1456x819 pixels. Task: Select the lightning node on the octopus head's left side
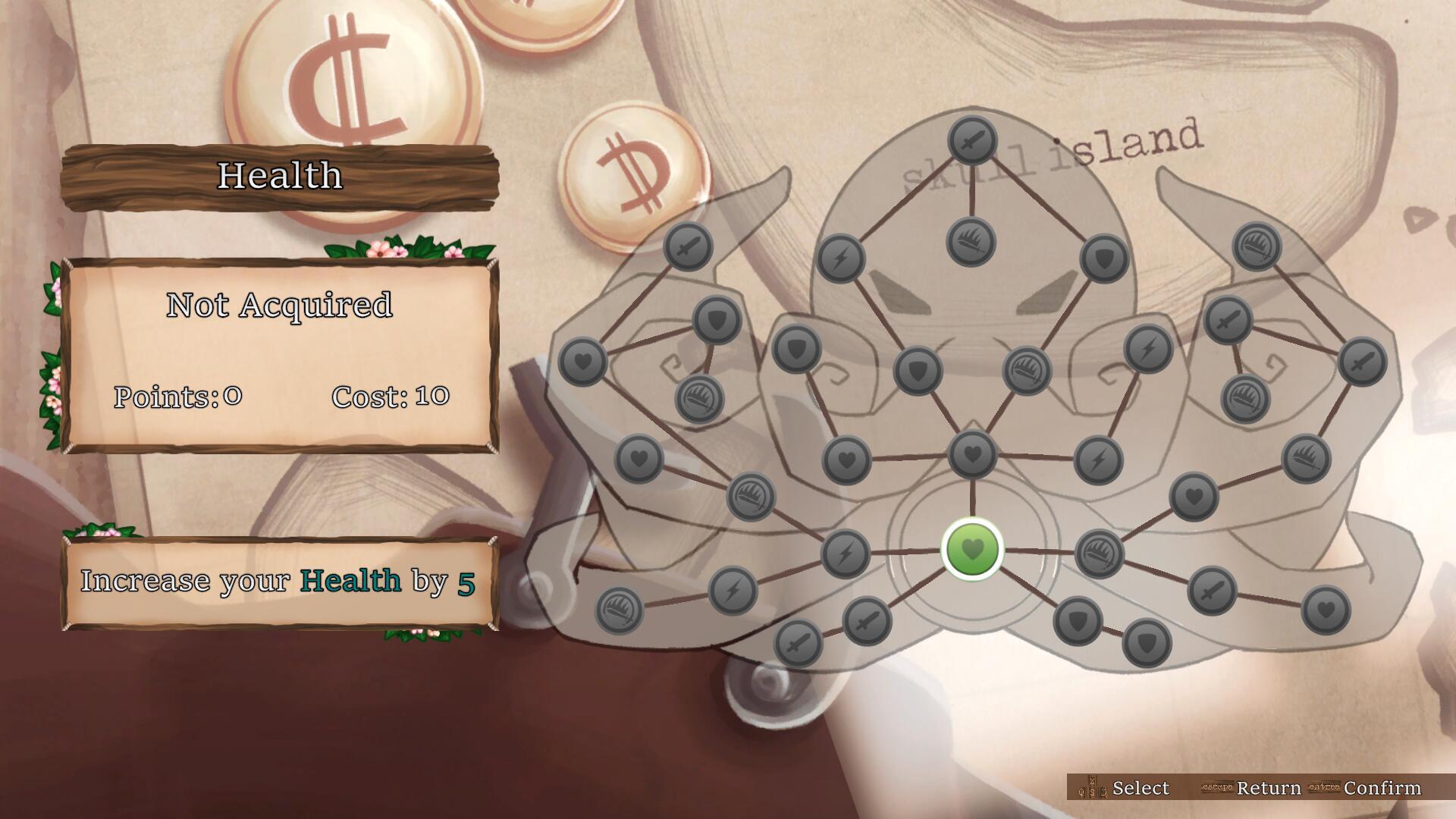840,259
